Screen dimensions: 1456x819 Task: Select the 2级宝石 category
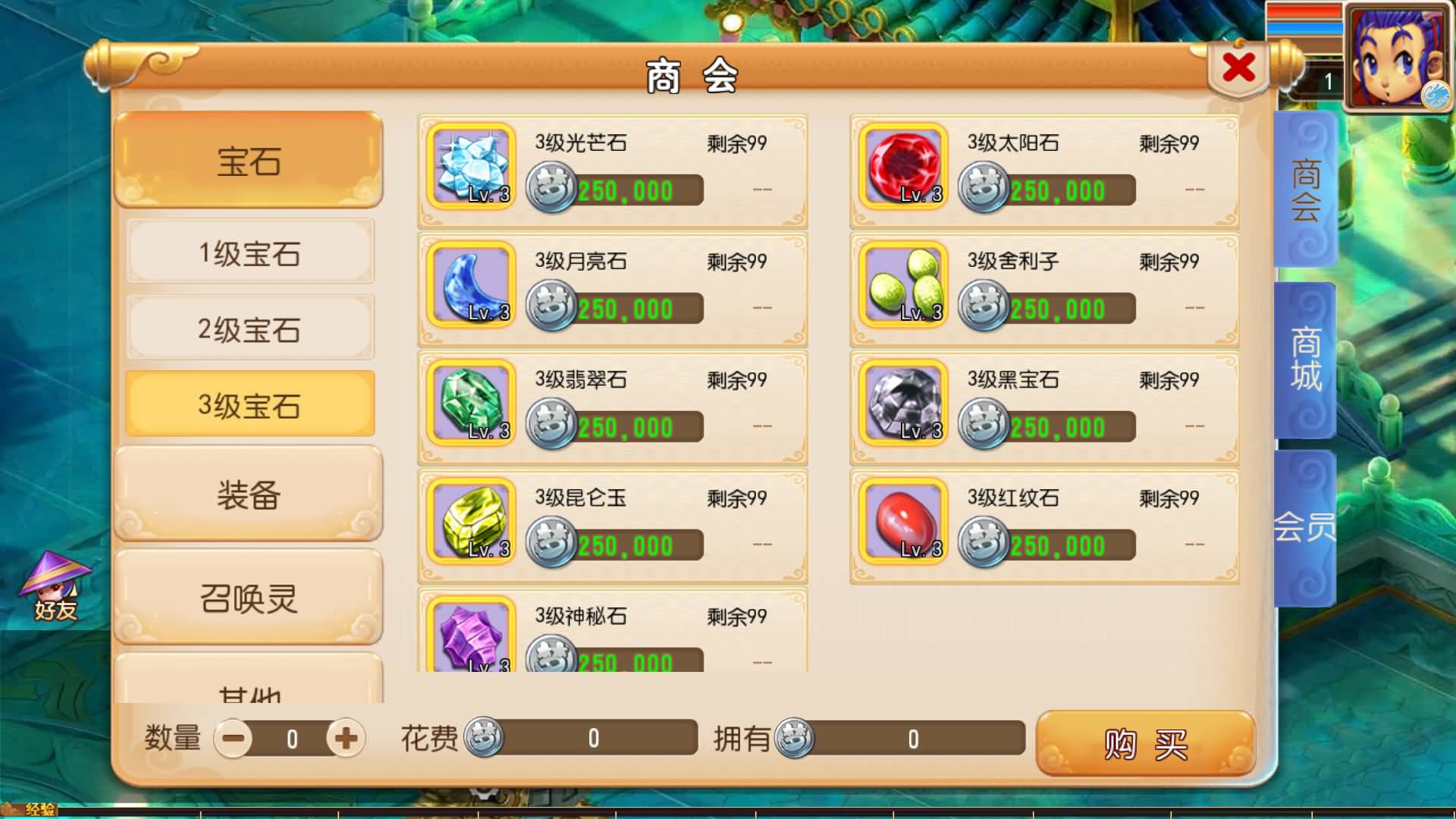[249, 328]
